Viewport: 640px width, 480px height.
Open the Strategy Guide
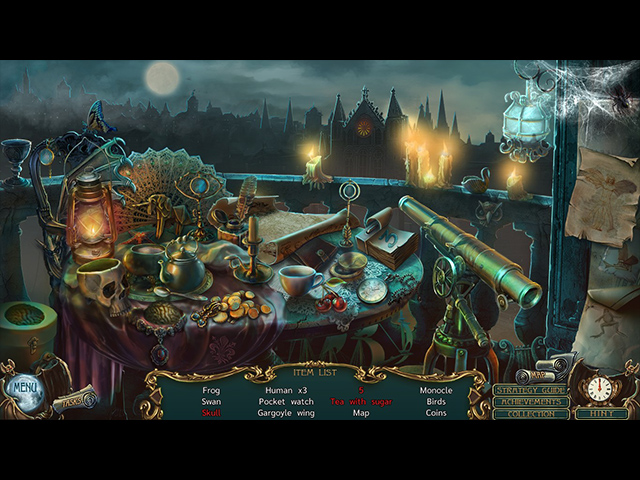pyautogui.click(x=531, y=389)
